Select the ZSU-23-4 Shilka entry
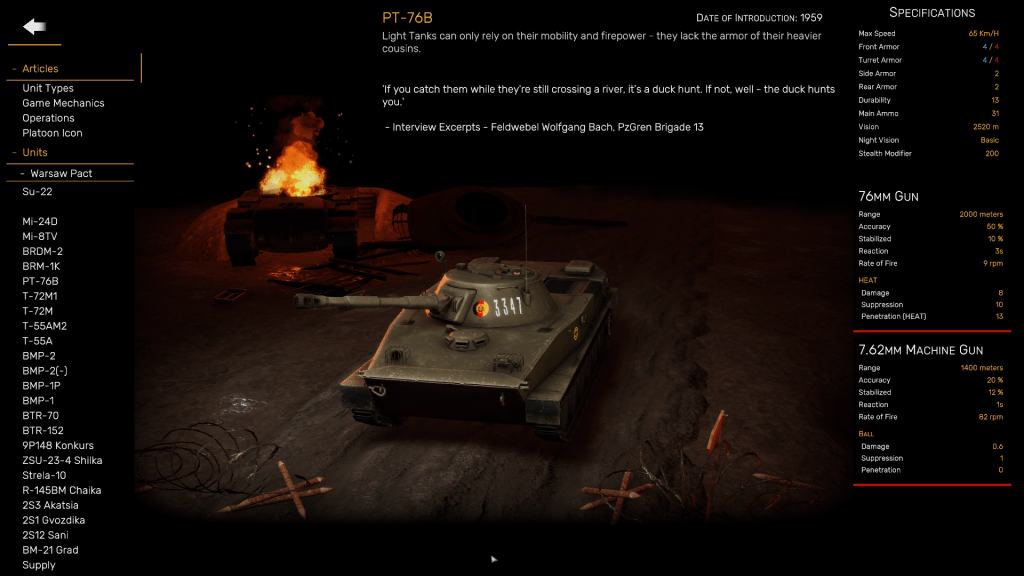Image resolution: width=1024 pixels, height=576 pixels. click(62, 461)
